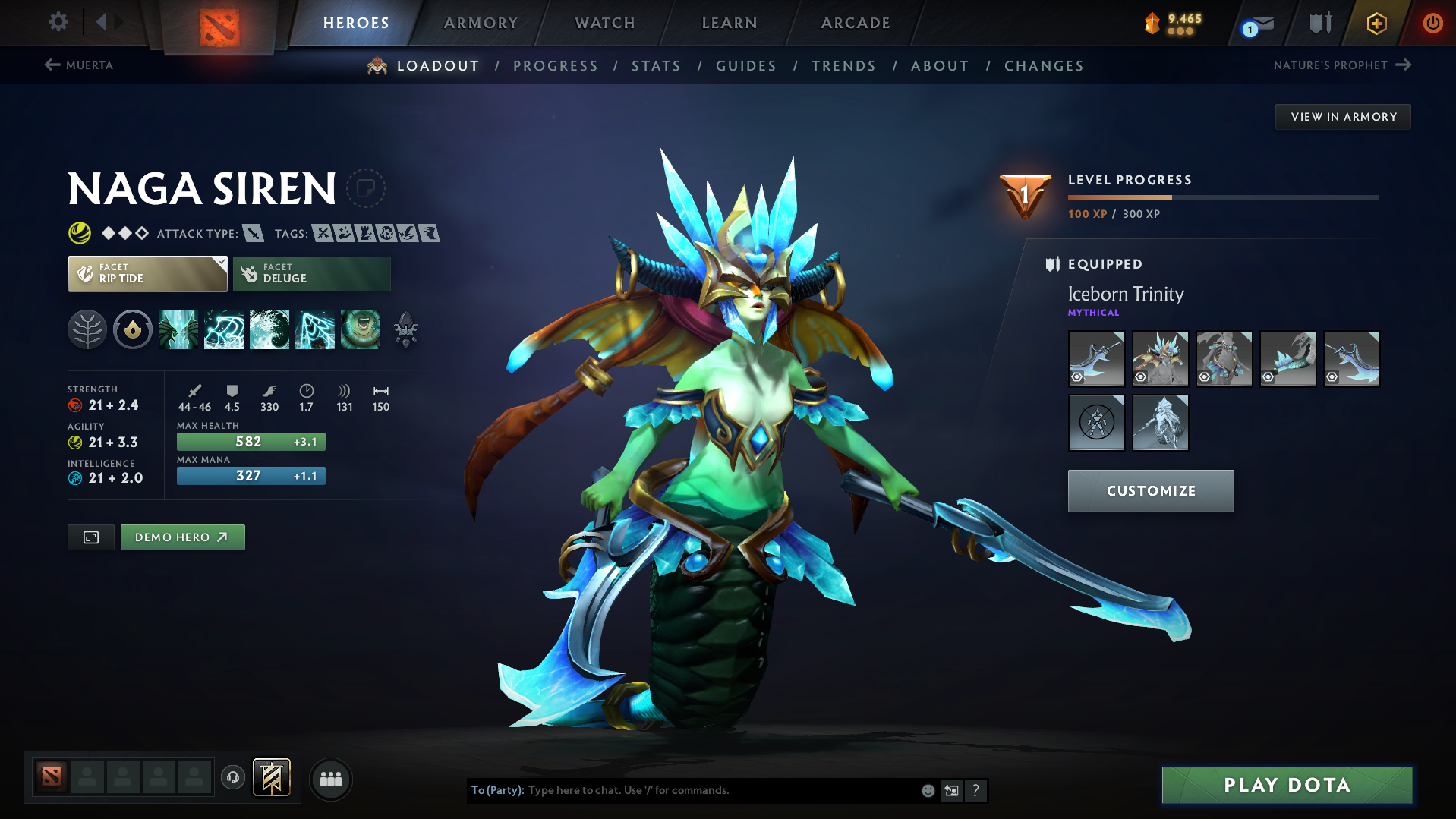Viewport: 1456px width, 819px height.
Task: Toggle the Deluge facet
Action: [311, 273]
